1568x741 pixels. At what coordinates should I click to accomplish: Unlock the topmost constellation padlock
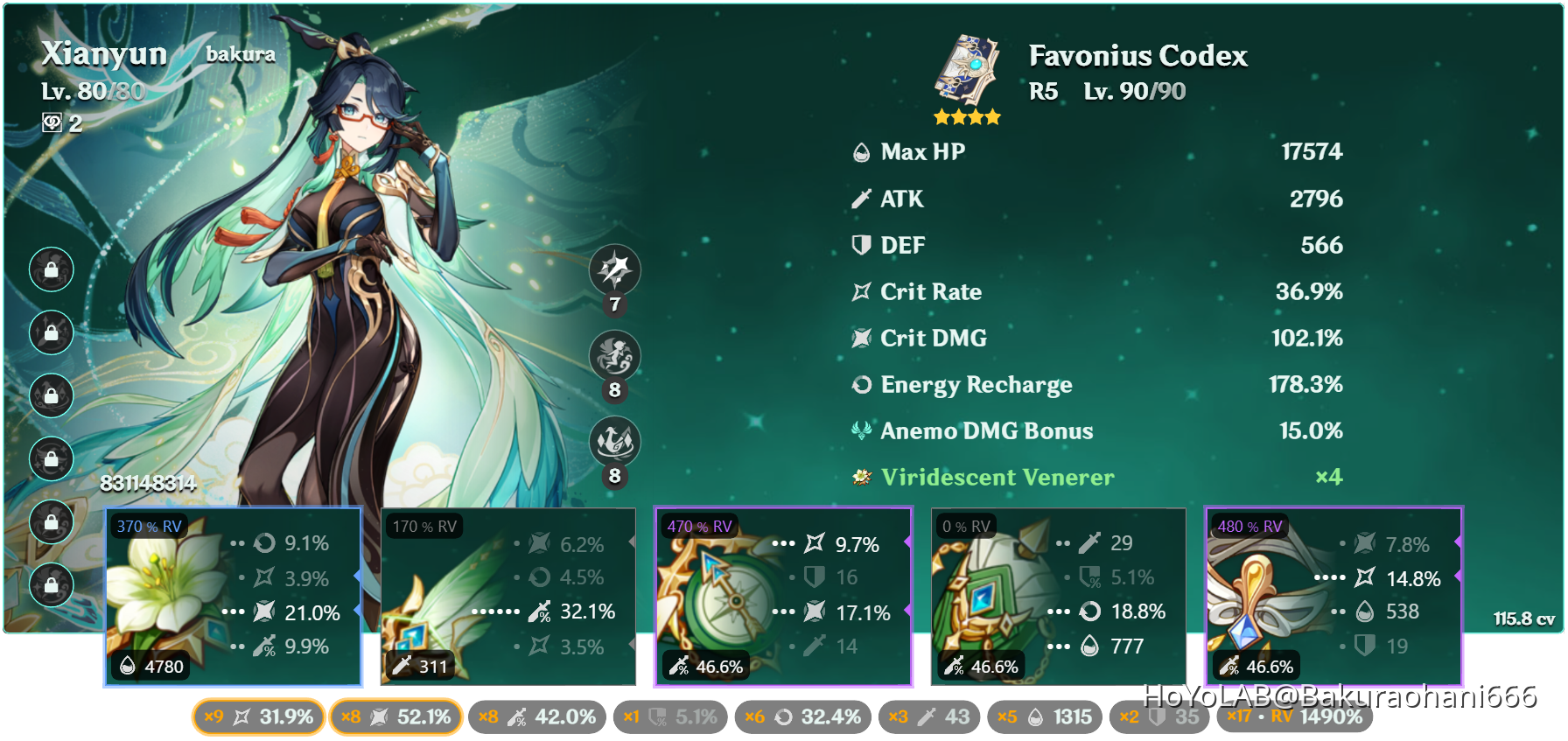click(x=51, y=269)
